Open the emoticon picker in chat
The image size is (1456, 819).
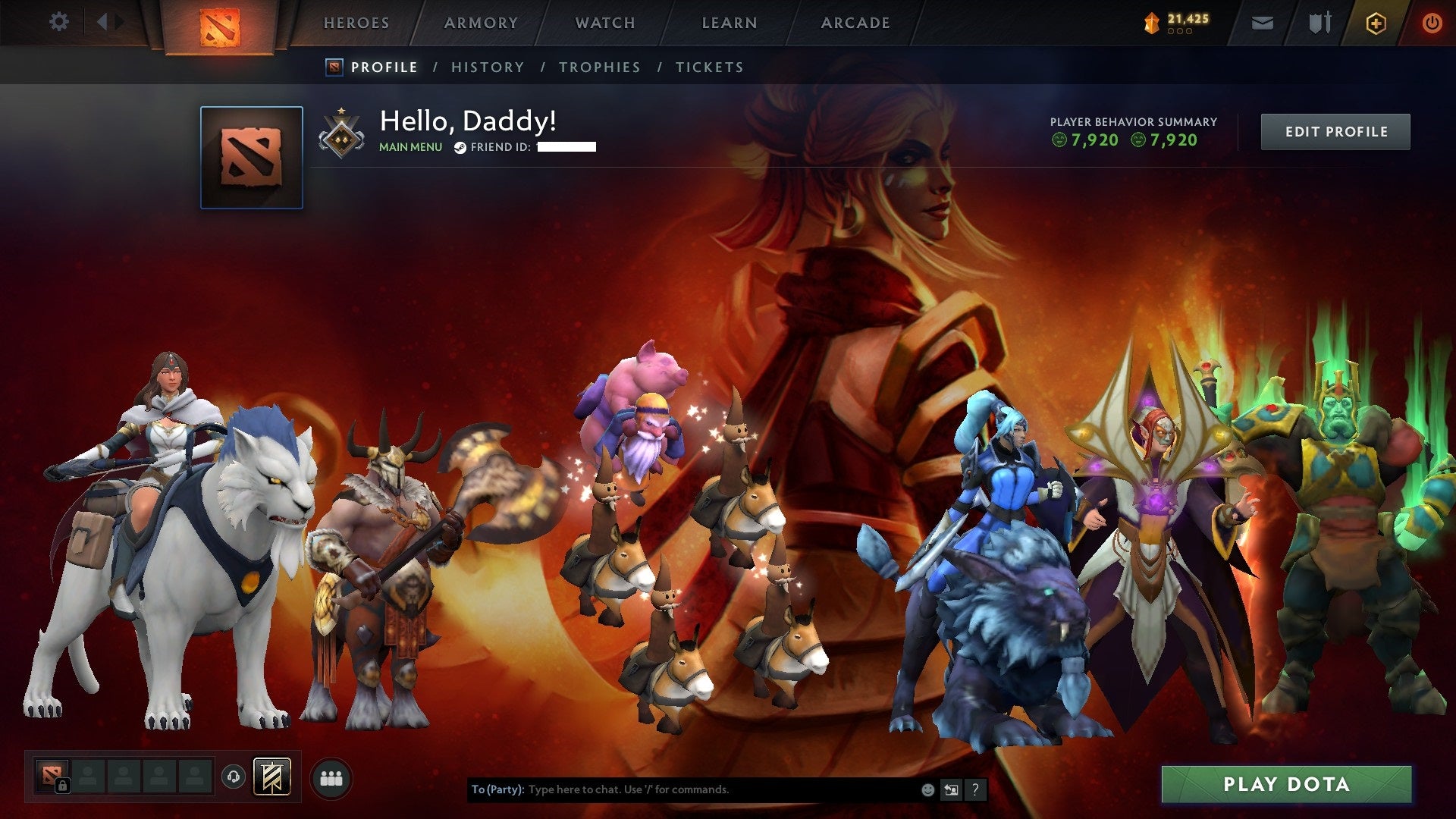927,789
